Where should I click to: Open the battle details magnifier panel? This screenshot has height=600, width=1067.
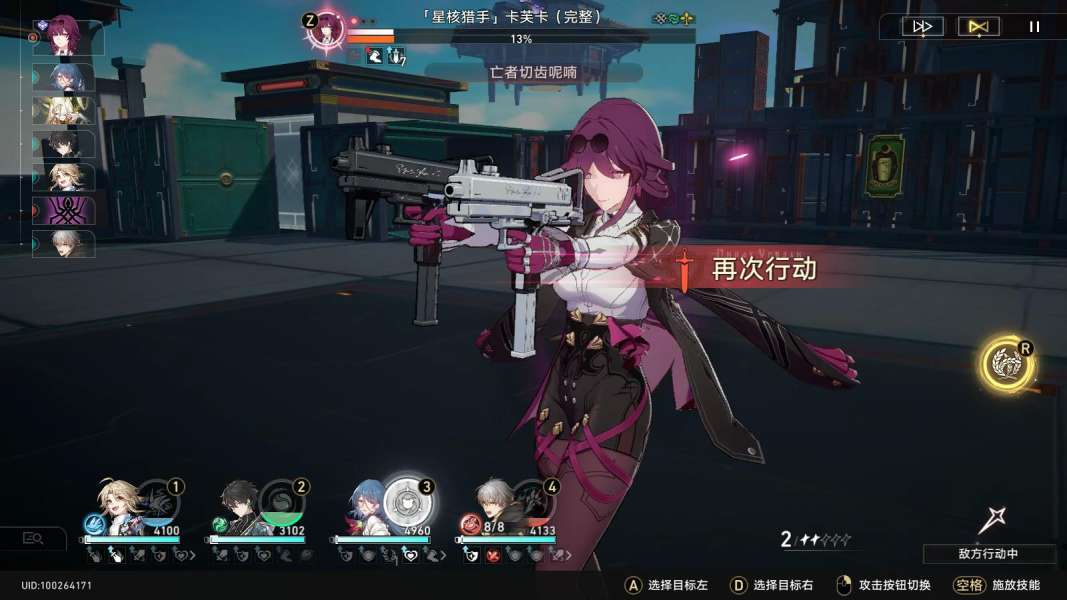(x=33, y=538)
